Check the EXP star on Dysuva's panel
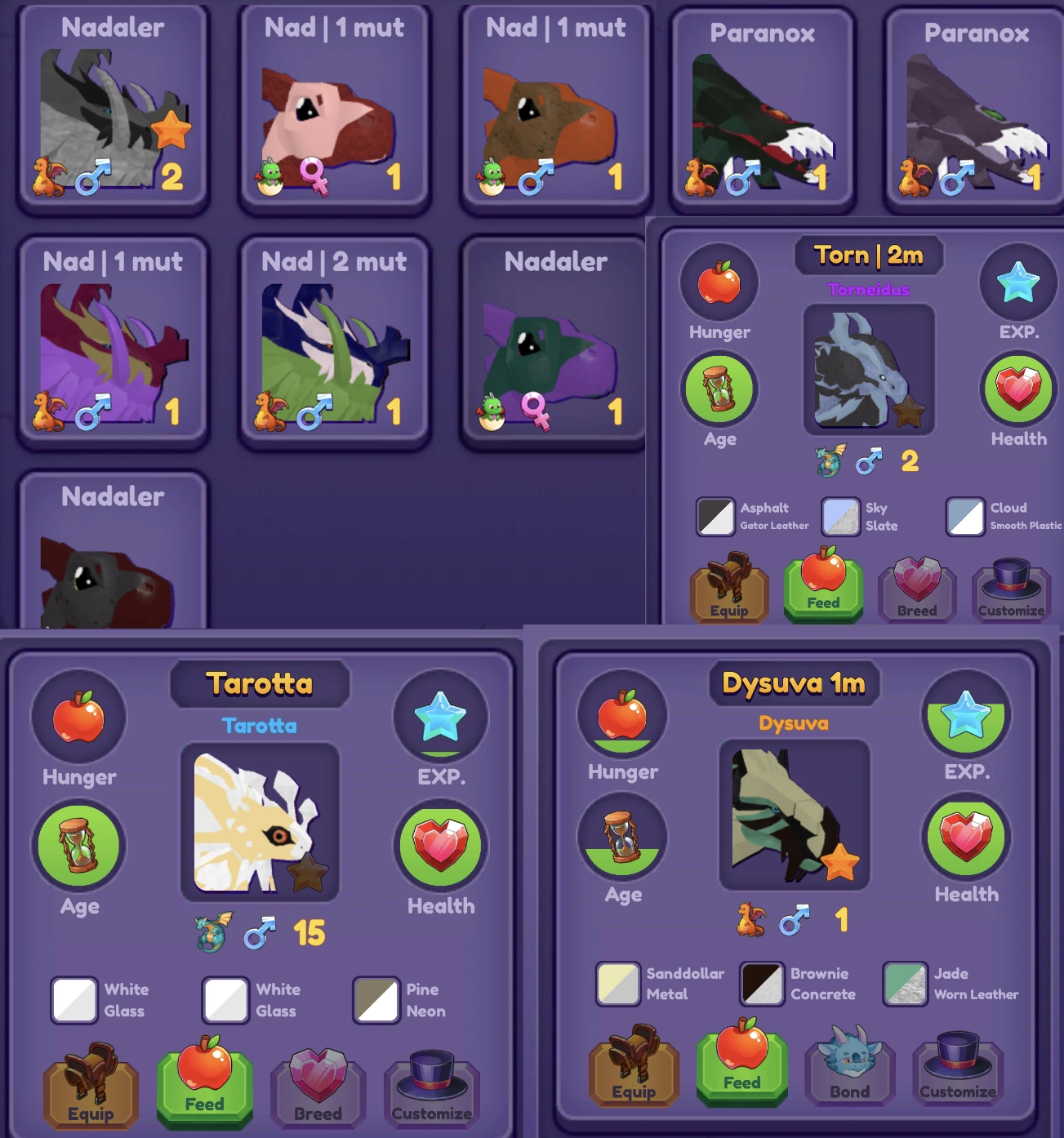 click(x=966, y=717)
